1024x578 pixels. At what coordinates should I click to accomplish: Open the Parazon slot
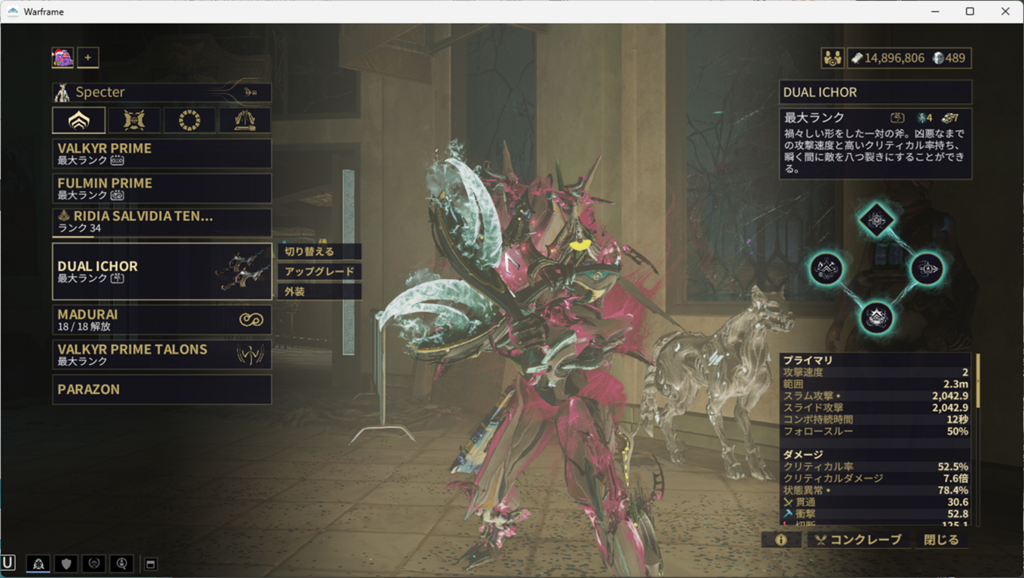coord(161,389)
